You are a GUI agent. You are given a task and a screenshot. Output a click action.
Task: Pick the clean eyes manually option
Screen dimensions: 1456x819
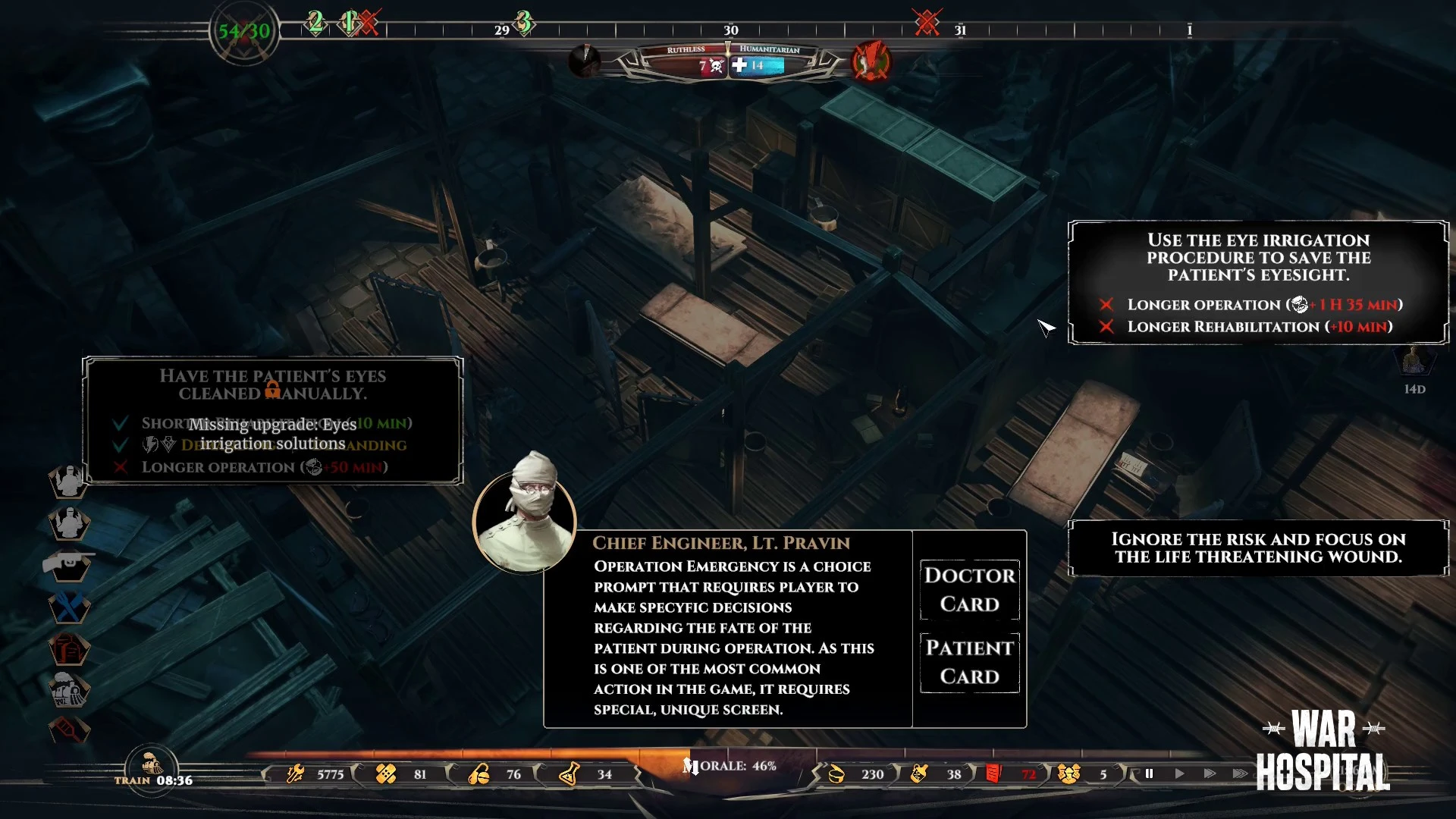[273, 420]
